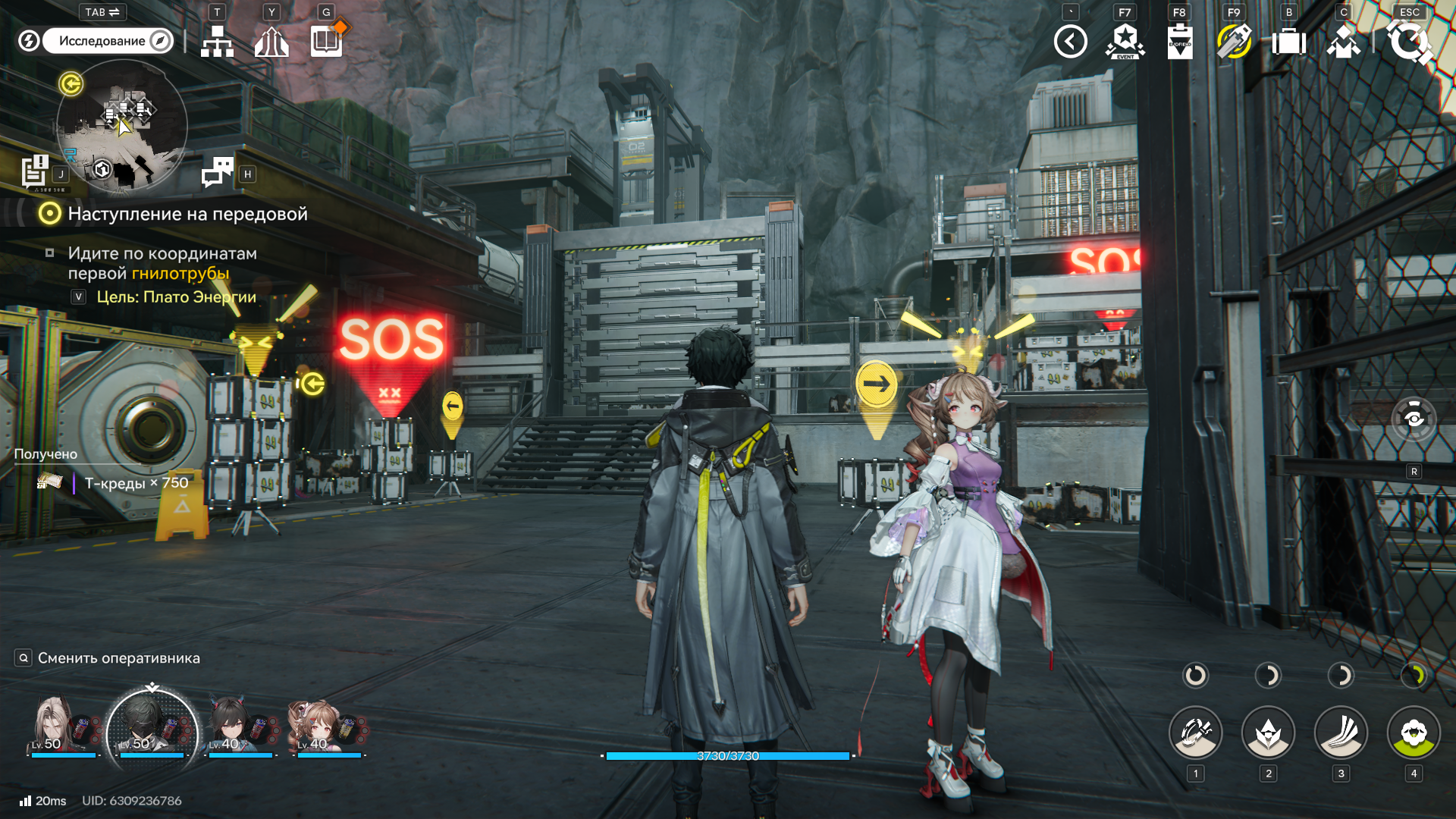
Task: Toggle the Исследование mode switch
Action: [x=107, y=41]
